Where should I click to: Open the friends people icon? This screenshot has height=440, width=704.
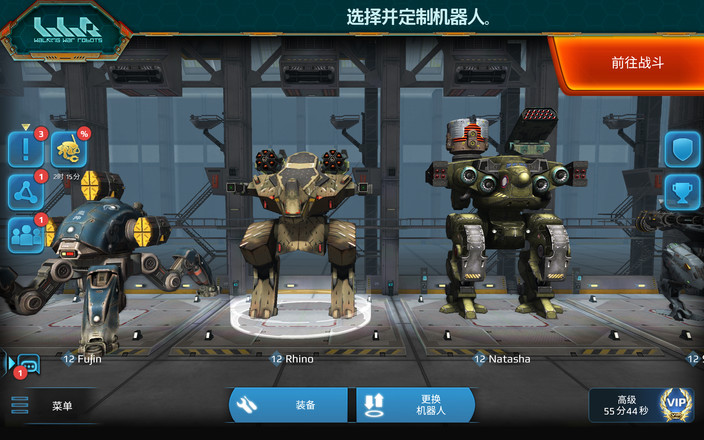[x=25, y=235]
